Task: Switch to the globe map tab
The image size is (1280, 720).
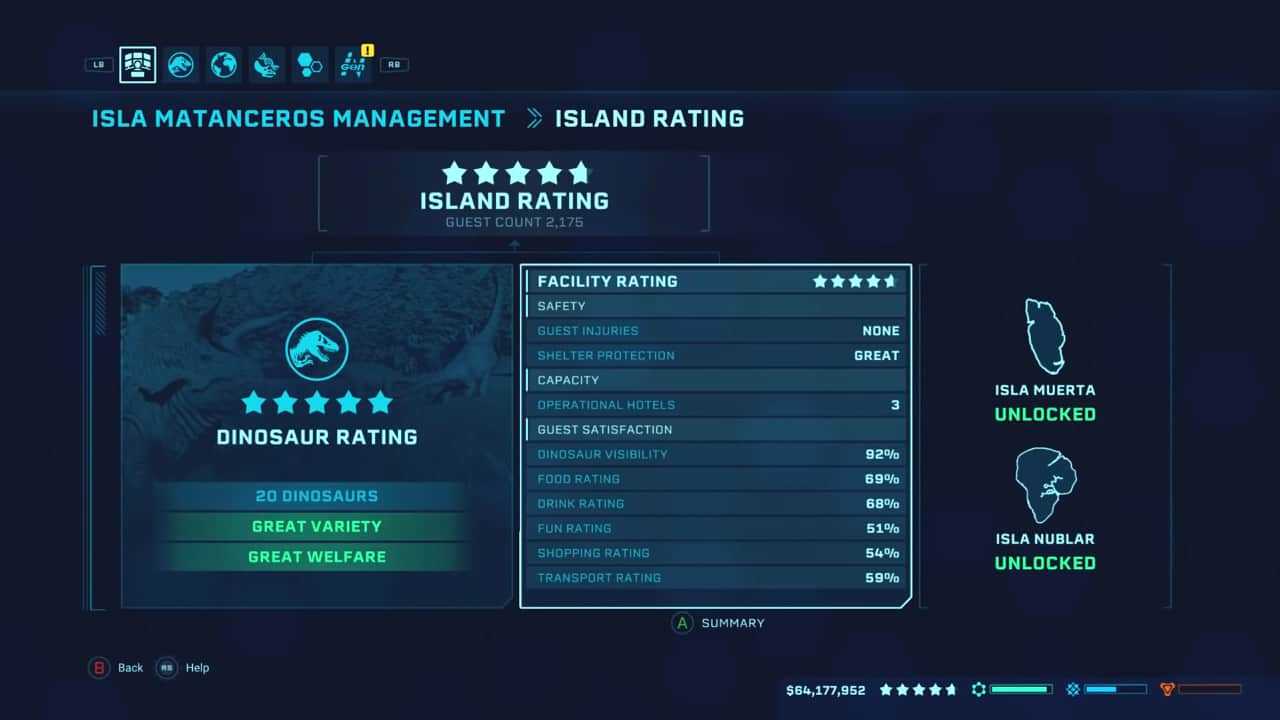Action: (224, 65)
